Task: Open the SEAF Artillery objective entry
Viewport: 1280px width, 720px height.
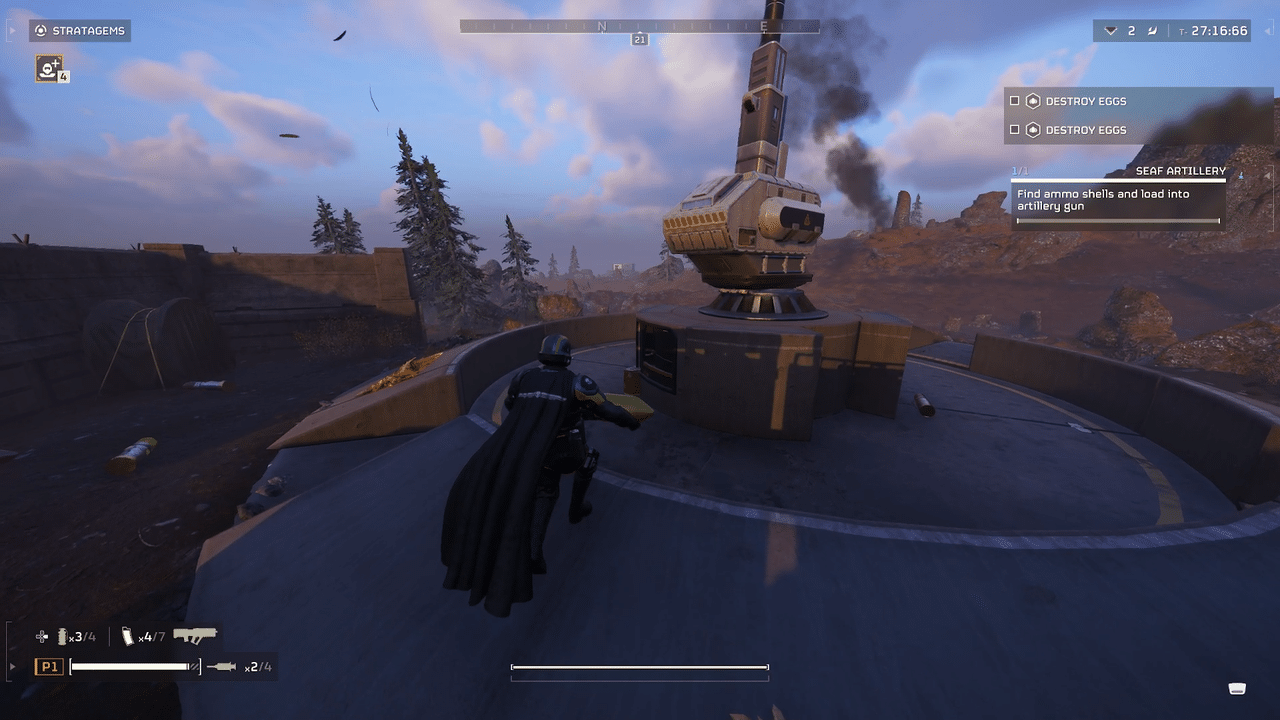Action: 1180,171
